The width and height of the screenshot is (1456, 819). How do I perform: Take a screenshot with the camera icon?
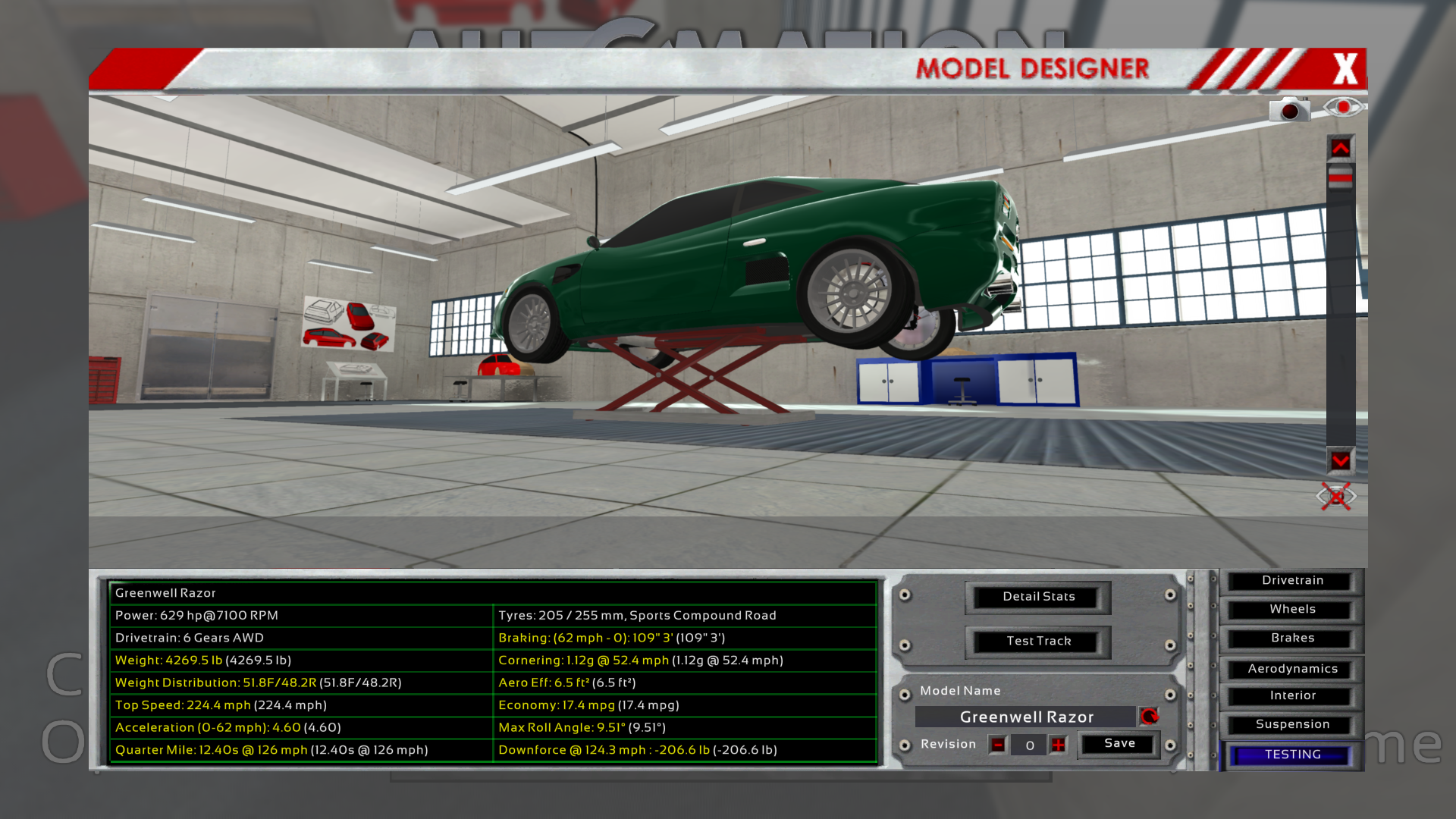[x=1289, y=111]
